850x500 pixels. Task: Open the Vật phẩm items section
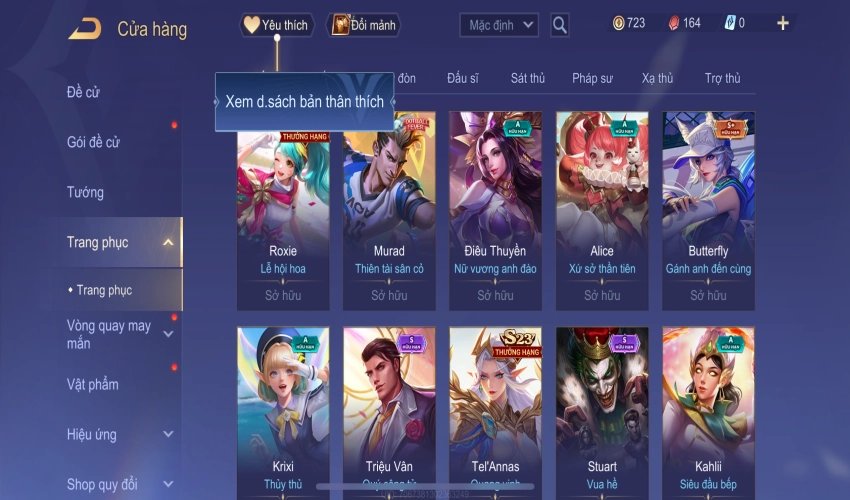pos(92,384)
